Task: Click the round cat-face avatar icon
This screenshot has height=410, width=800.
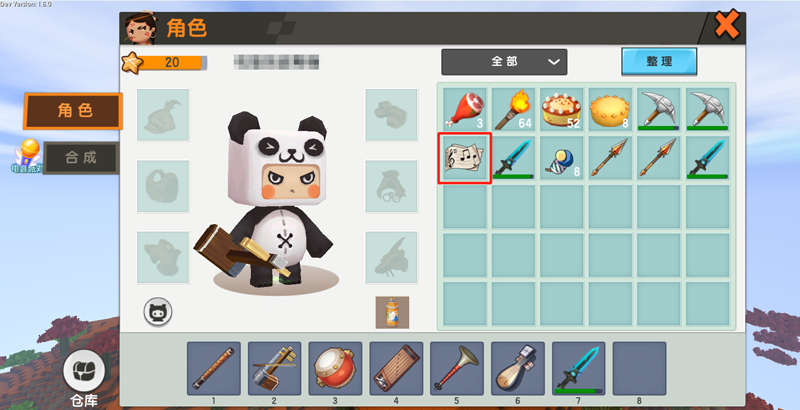Action: click(x=158, y=311)
